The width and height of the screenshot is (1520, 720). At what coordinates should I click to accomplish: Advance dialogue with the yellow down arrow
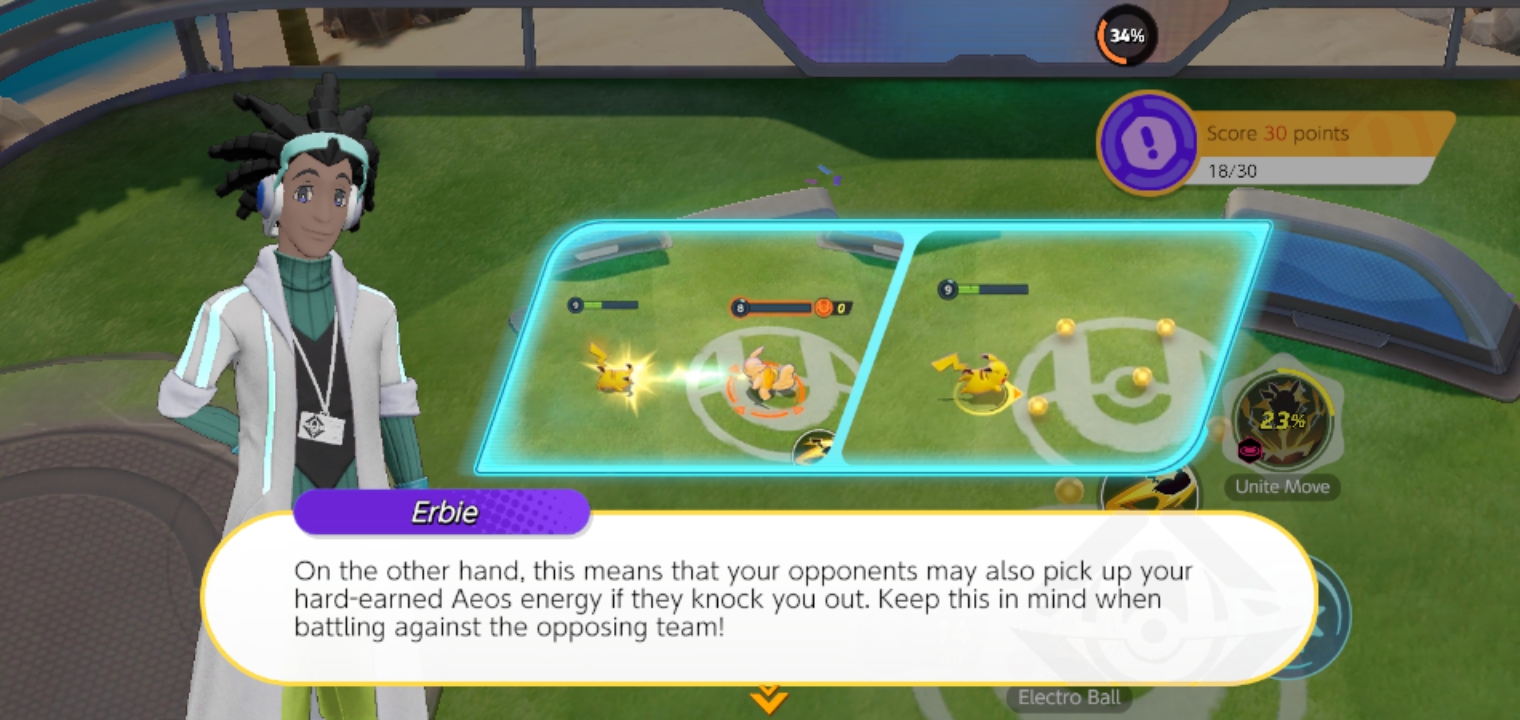tap(767, 699)
